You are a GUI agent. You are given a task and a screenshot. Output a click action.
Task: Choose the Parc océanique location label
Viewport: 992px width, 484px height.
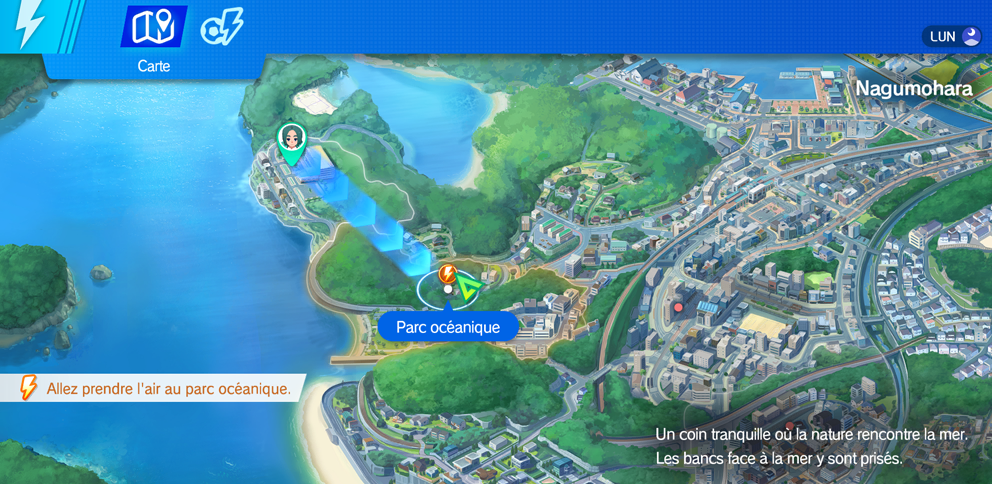[448, 327]
